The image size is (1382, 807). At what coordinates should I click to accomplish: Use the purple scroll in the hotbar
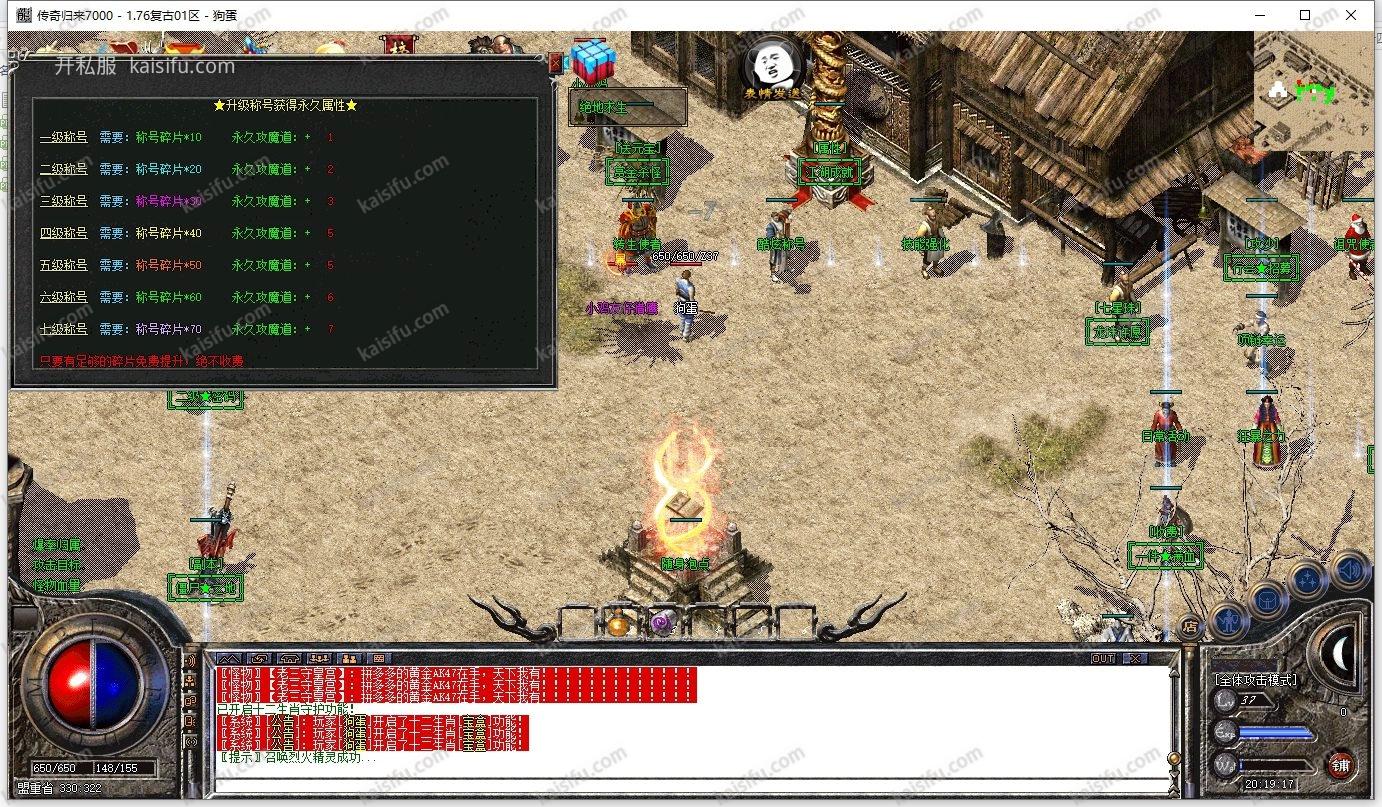click(x=659, y=624)
